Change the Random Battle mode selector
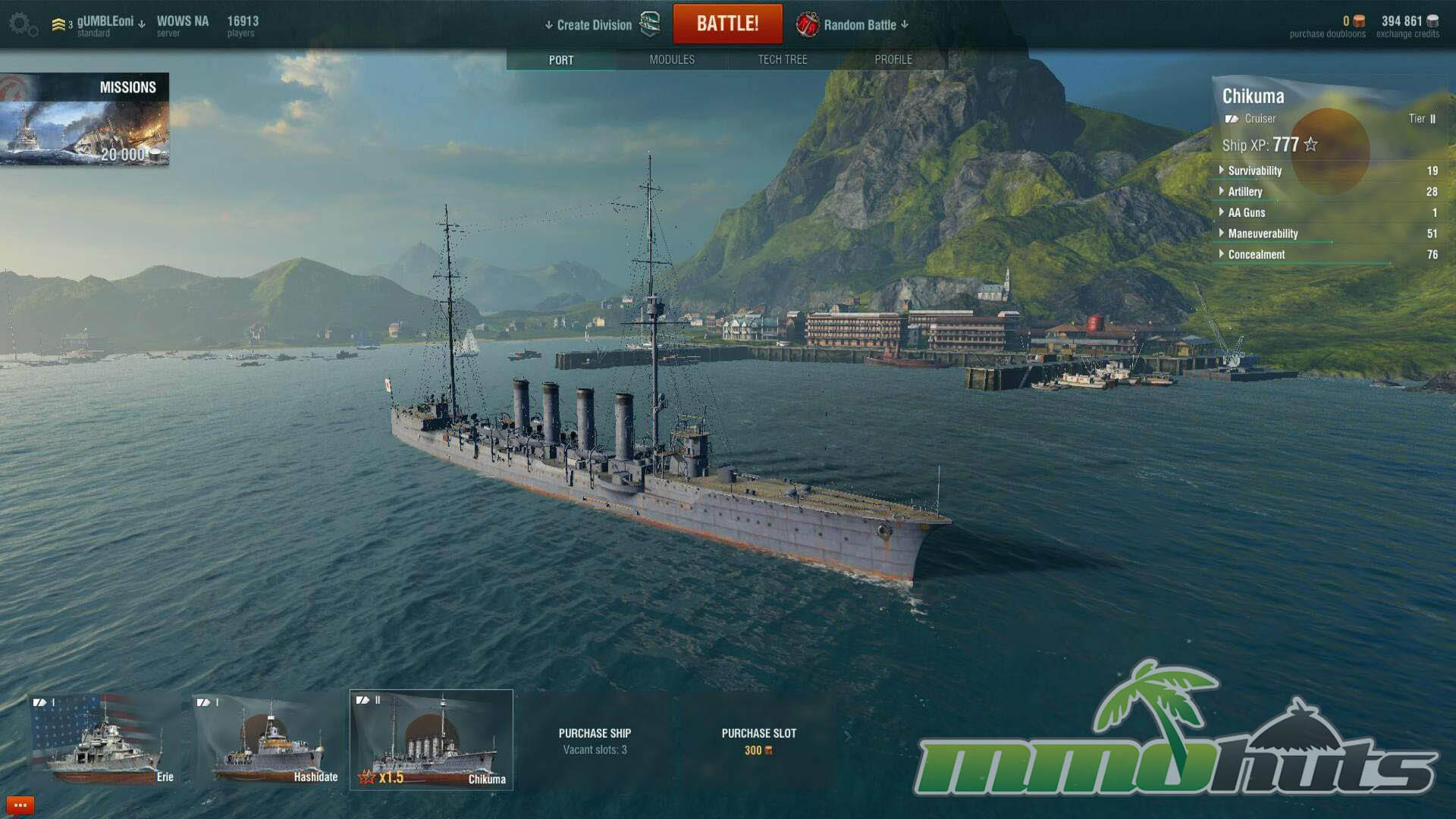The image size is (1456, 819). (859, 25)
